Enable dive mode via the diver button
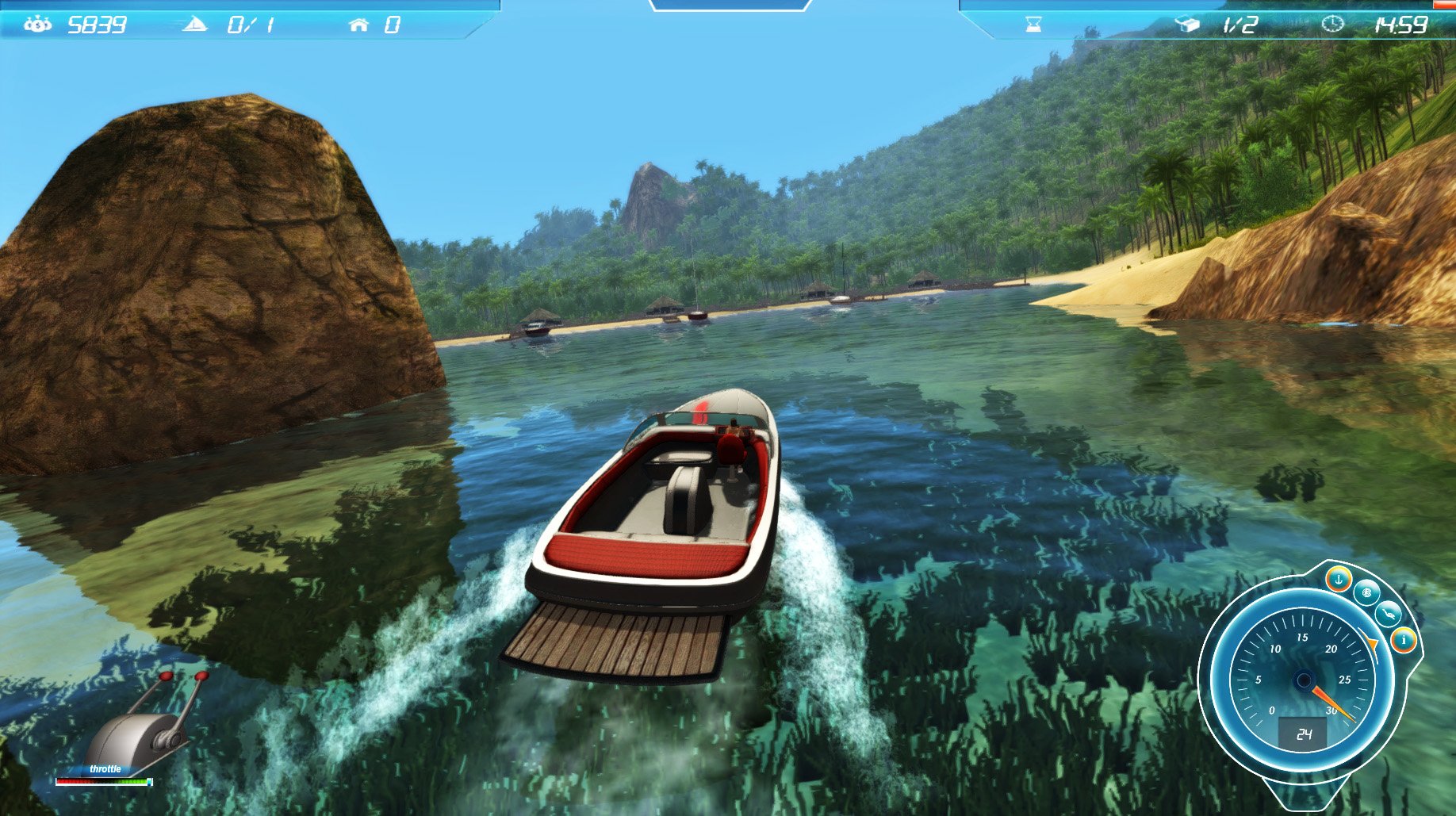 tap(1388, 614)
